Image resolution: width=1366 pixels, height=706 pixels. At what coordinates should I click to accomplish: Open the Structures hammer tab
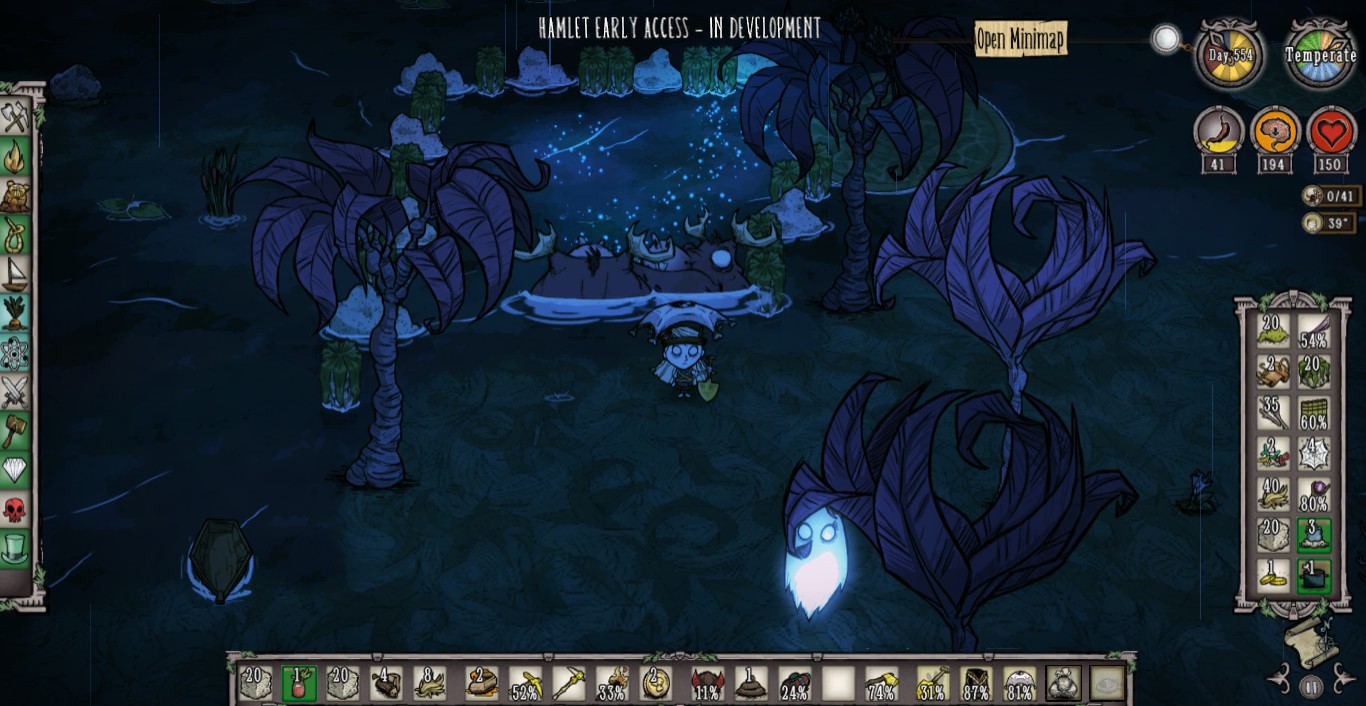click(15, 431)
